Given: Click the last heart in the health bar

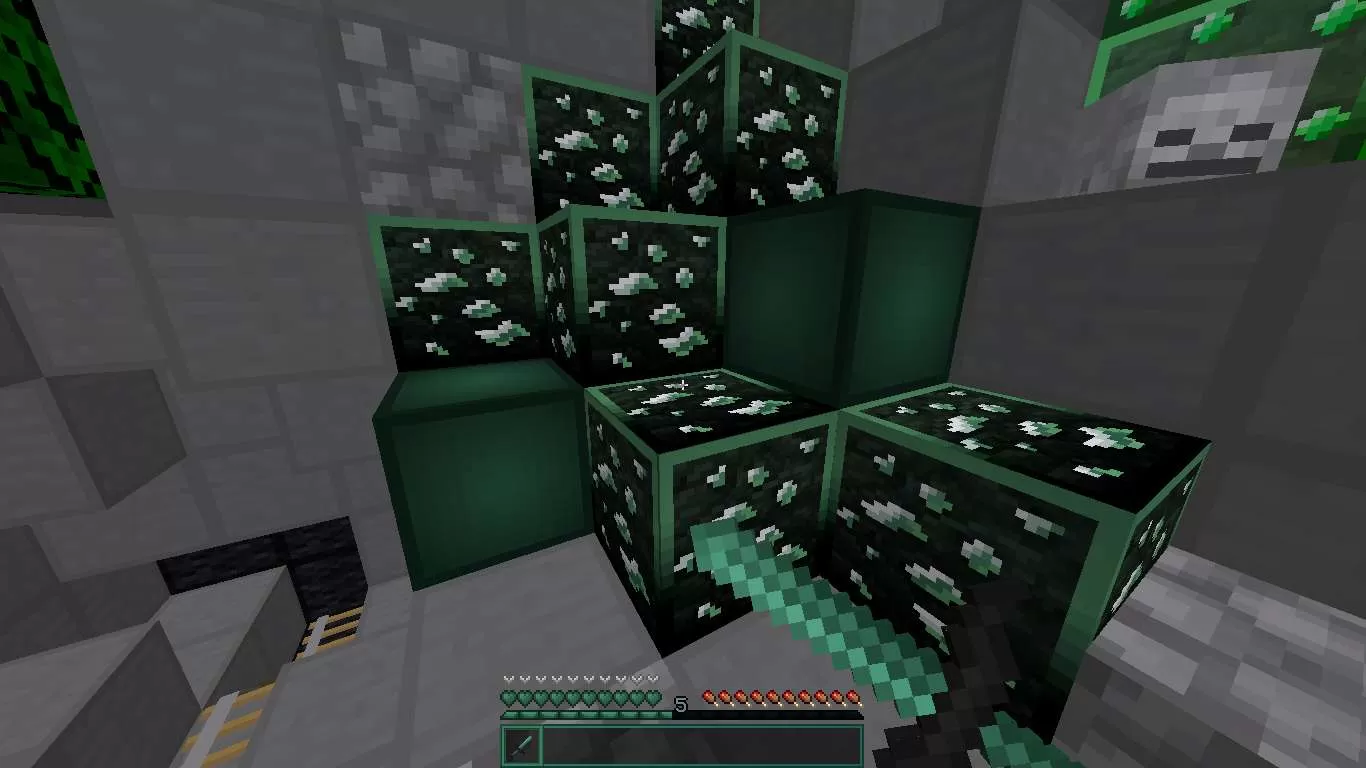Looking at the screenshot, I should point(653,697).
